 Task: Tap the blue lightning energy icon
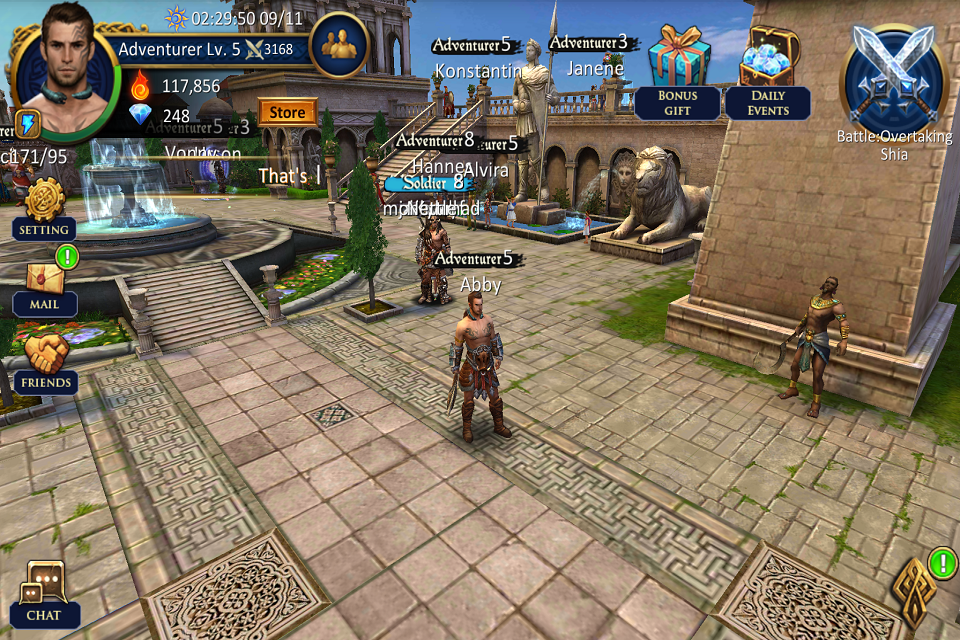click(x=27, y=125)
